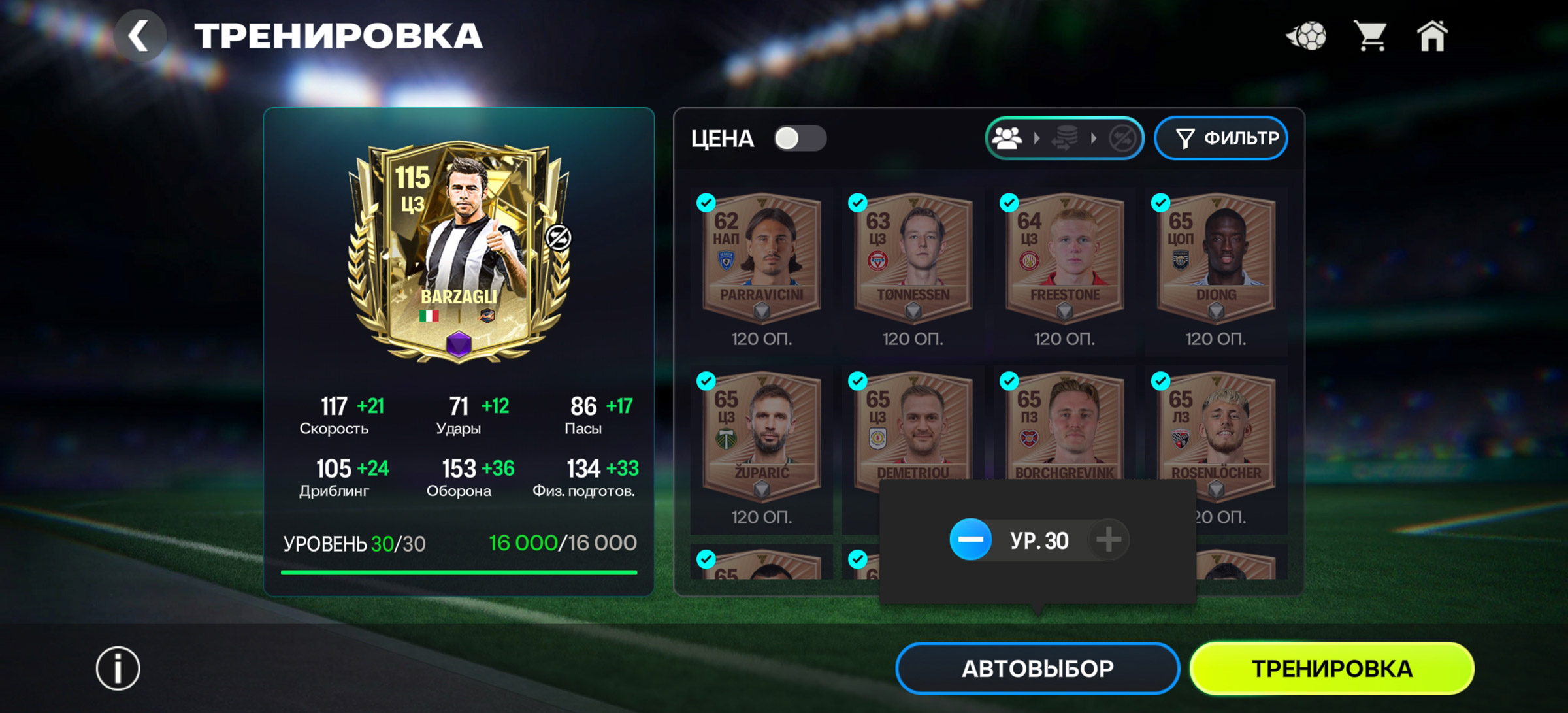Go back with the arrow button

(140, 36)
